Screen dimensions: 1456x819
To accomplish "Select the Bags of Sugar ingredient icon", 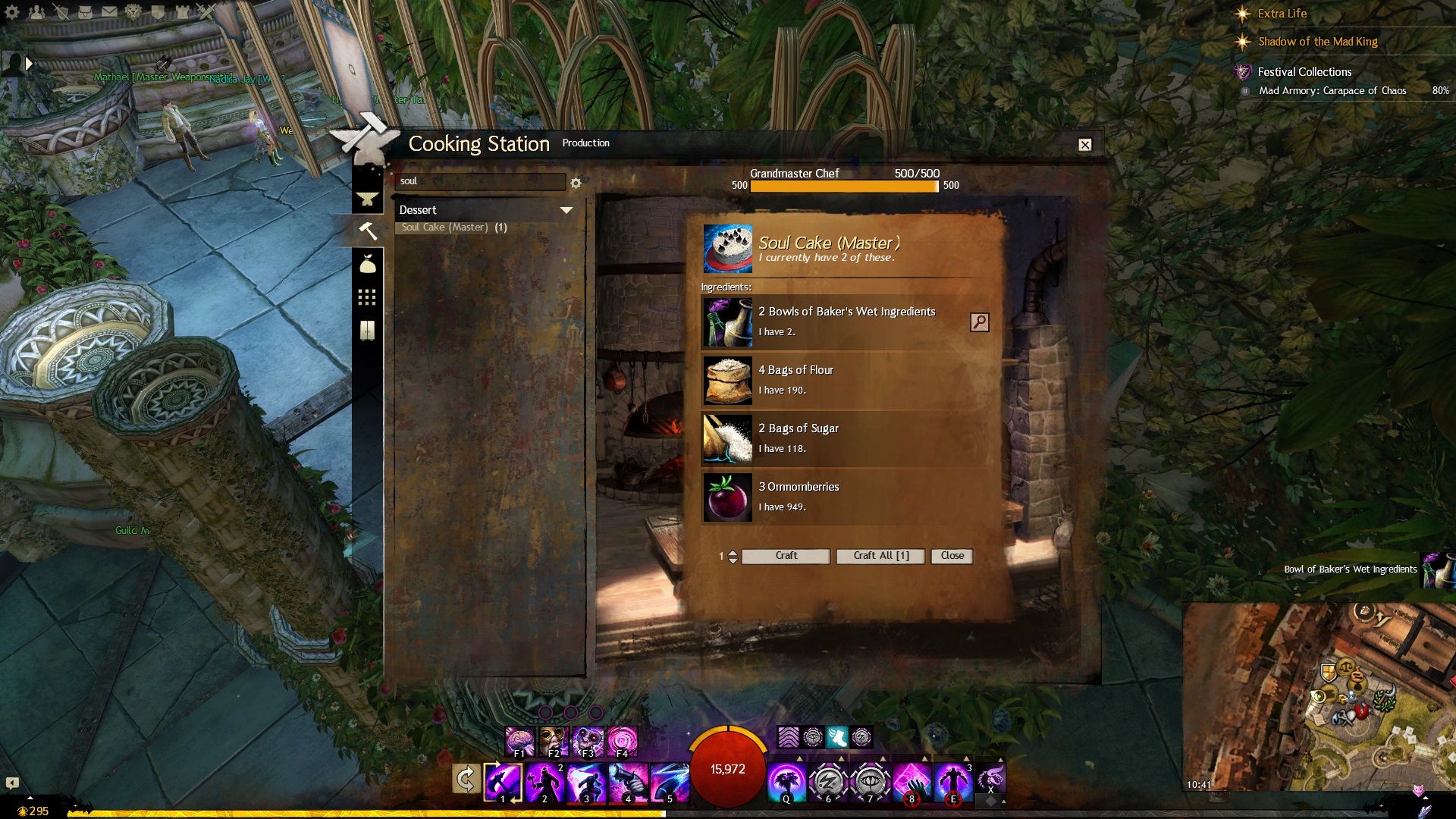I will pos(727,439).
